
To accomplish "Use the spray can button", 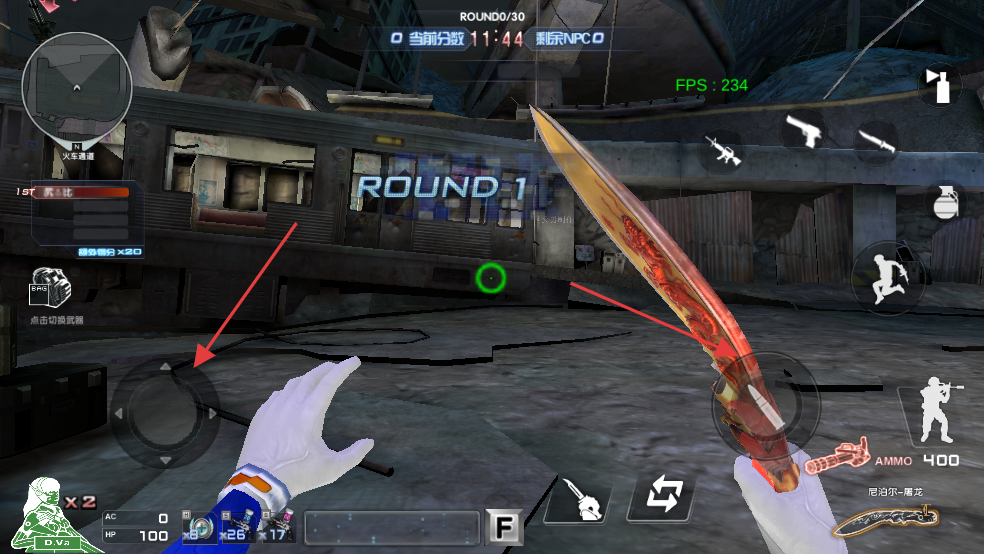I will (940, 85).
